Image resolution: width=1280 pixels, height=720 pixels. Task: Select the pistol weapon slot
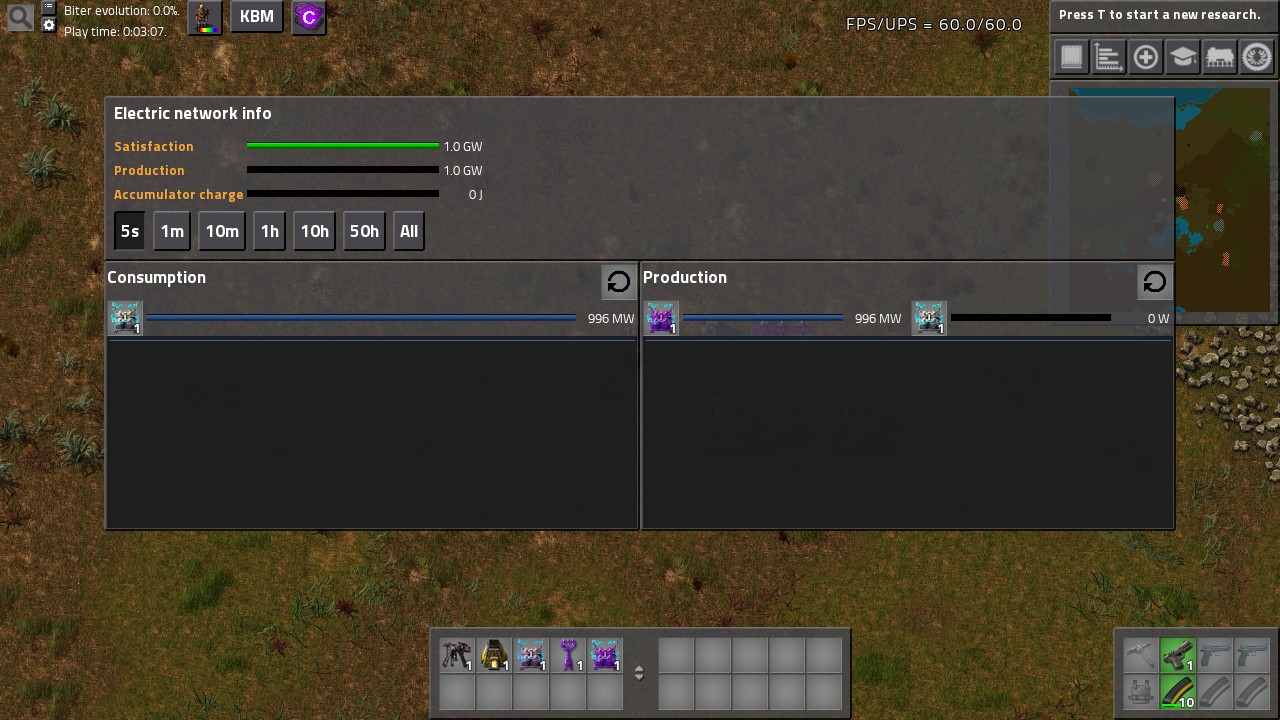[x=1178, y=655]
